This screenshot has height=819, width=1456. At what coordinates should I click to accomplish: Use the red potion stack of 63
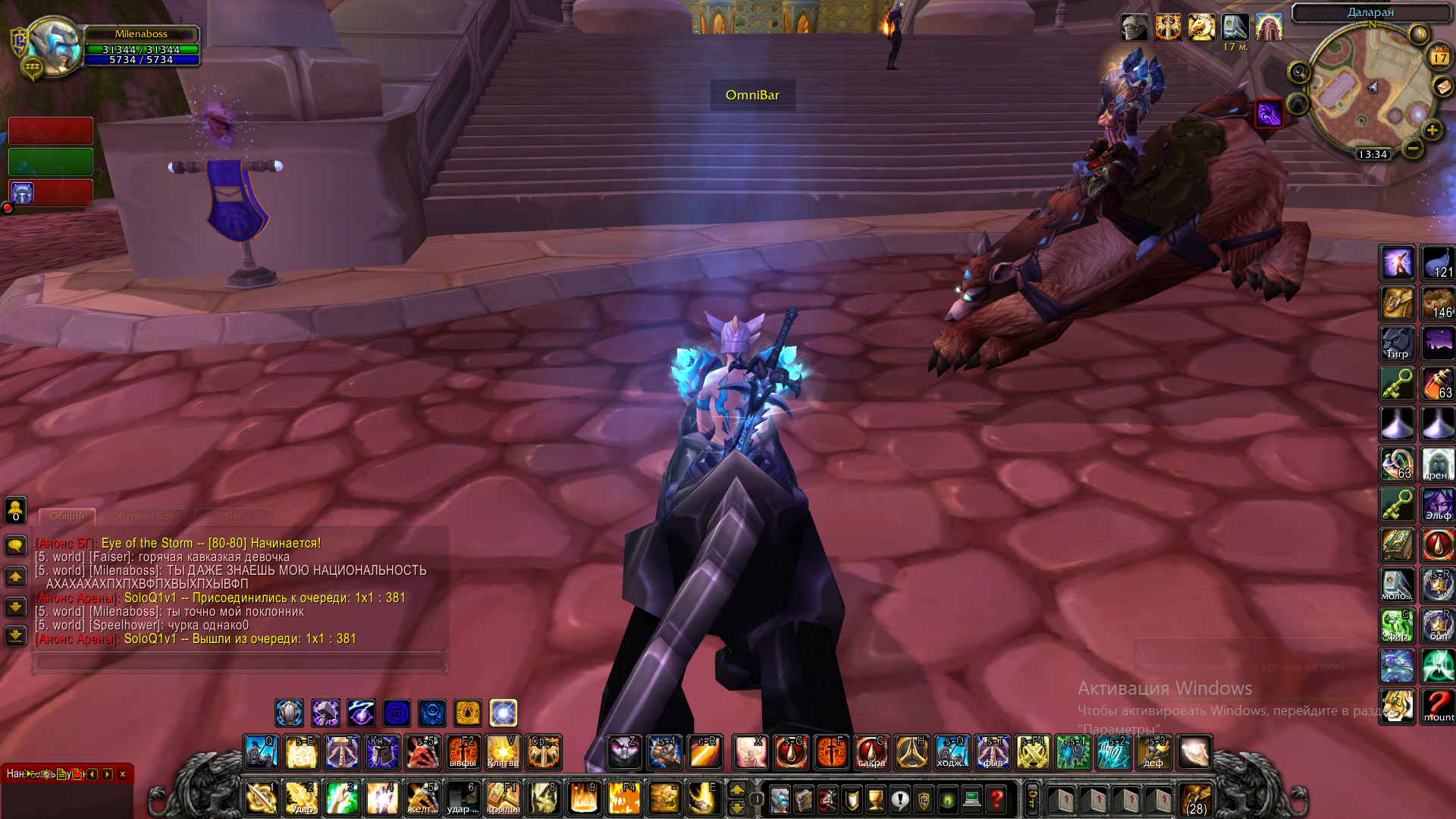pyautogui.click(x=1438, y=384)
